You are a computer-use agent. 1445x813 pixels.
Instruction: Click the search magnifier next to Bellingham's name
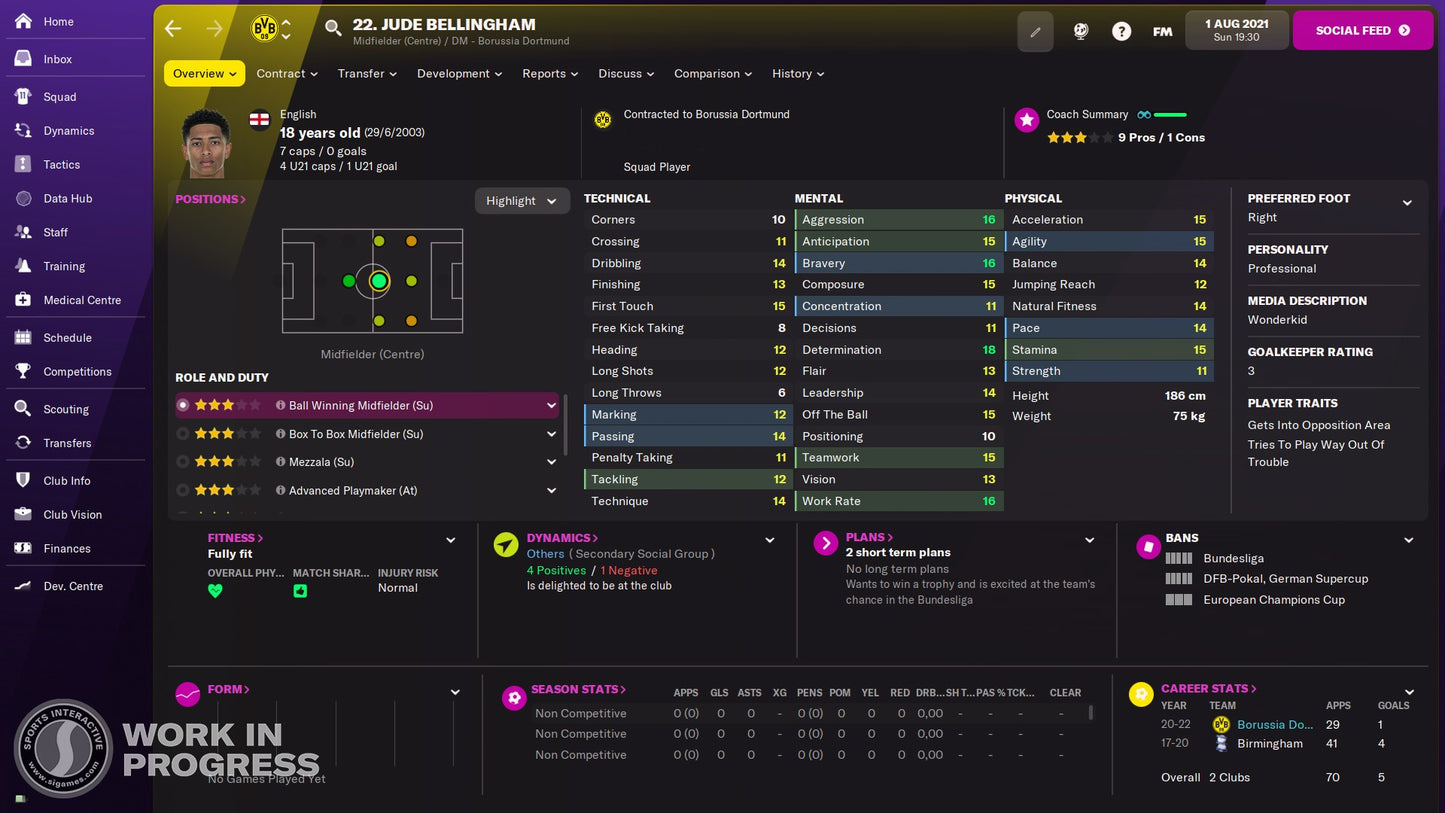[x=333, y=30]
